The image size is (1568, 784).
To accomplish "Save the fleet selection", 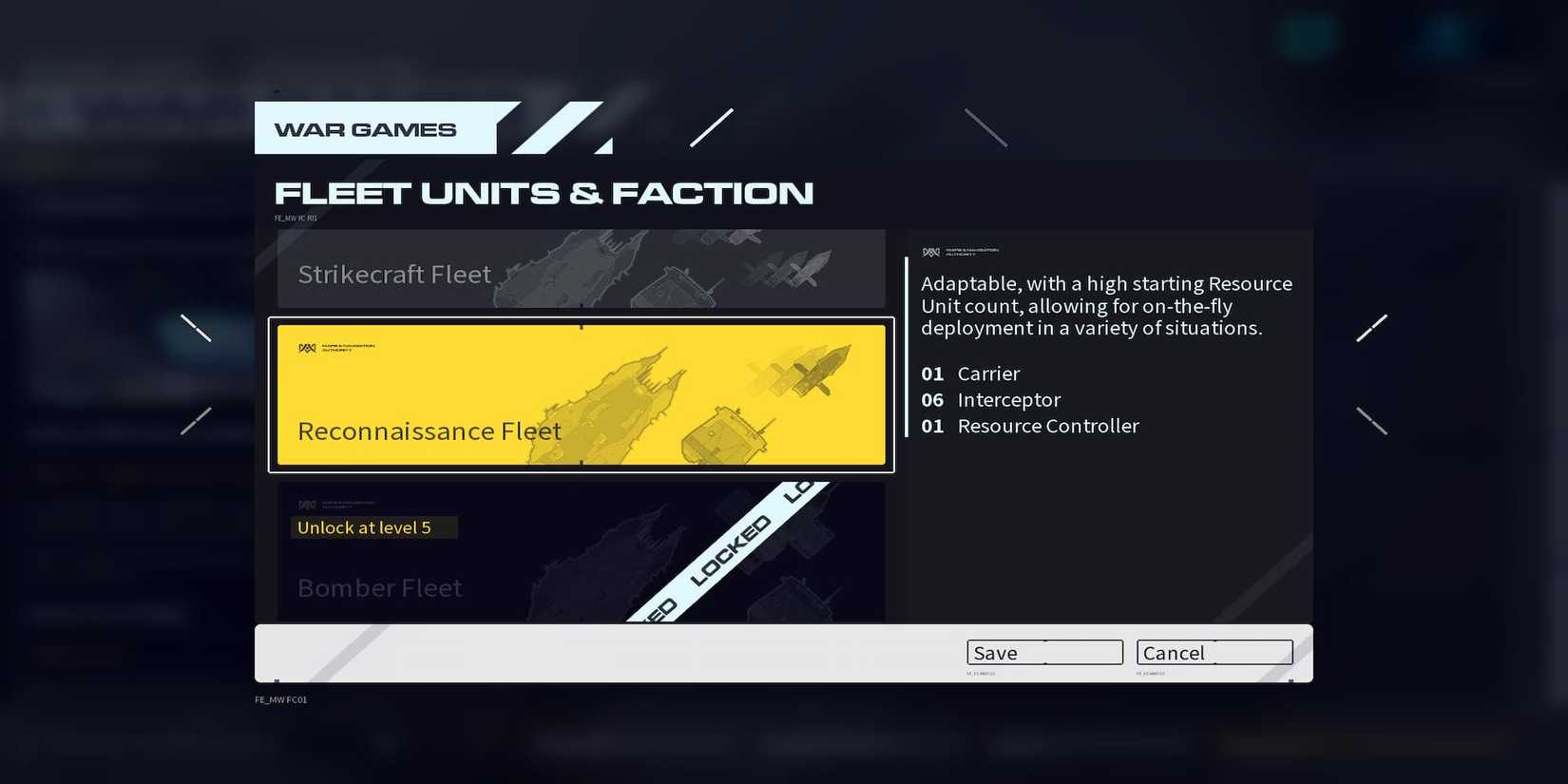I will (1043, 653).
